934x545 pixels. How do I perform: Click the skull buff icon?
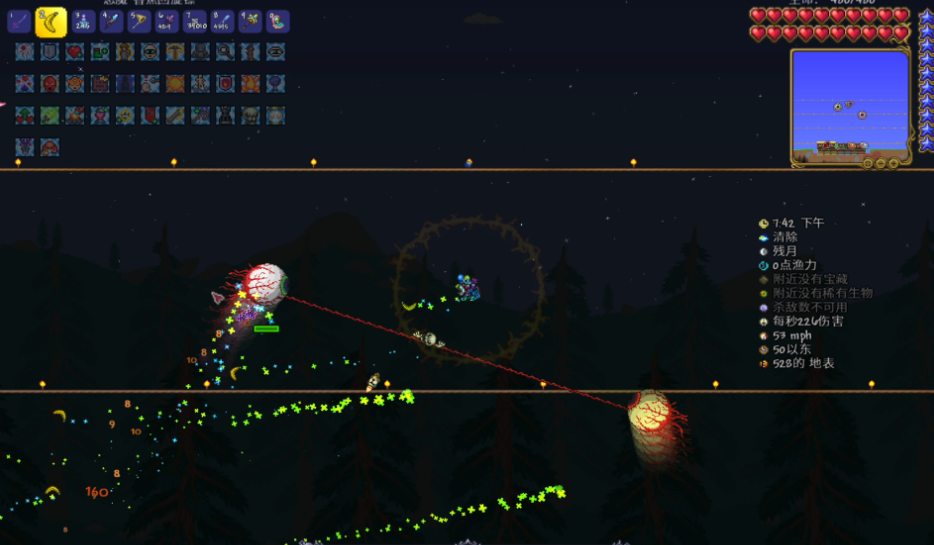tap(250, 115)
